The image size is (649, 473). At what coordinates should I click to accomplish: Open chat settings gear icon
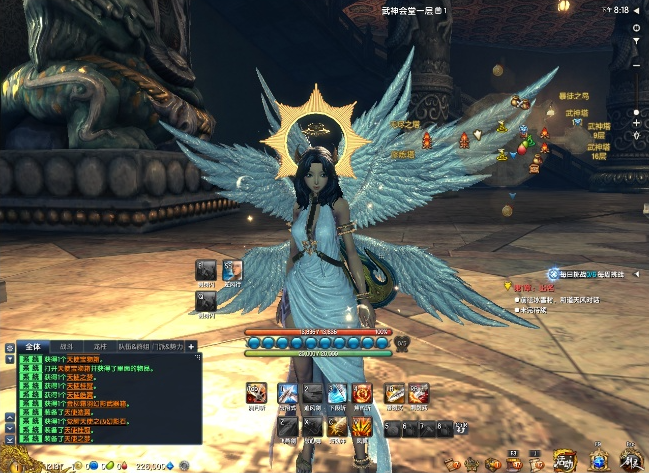coord(9,347)
